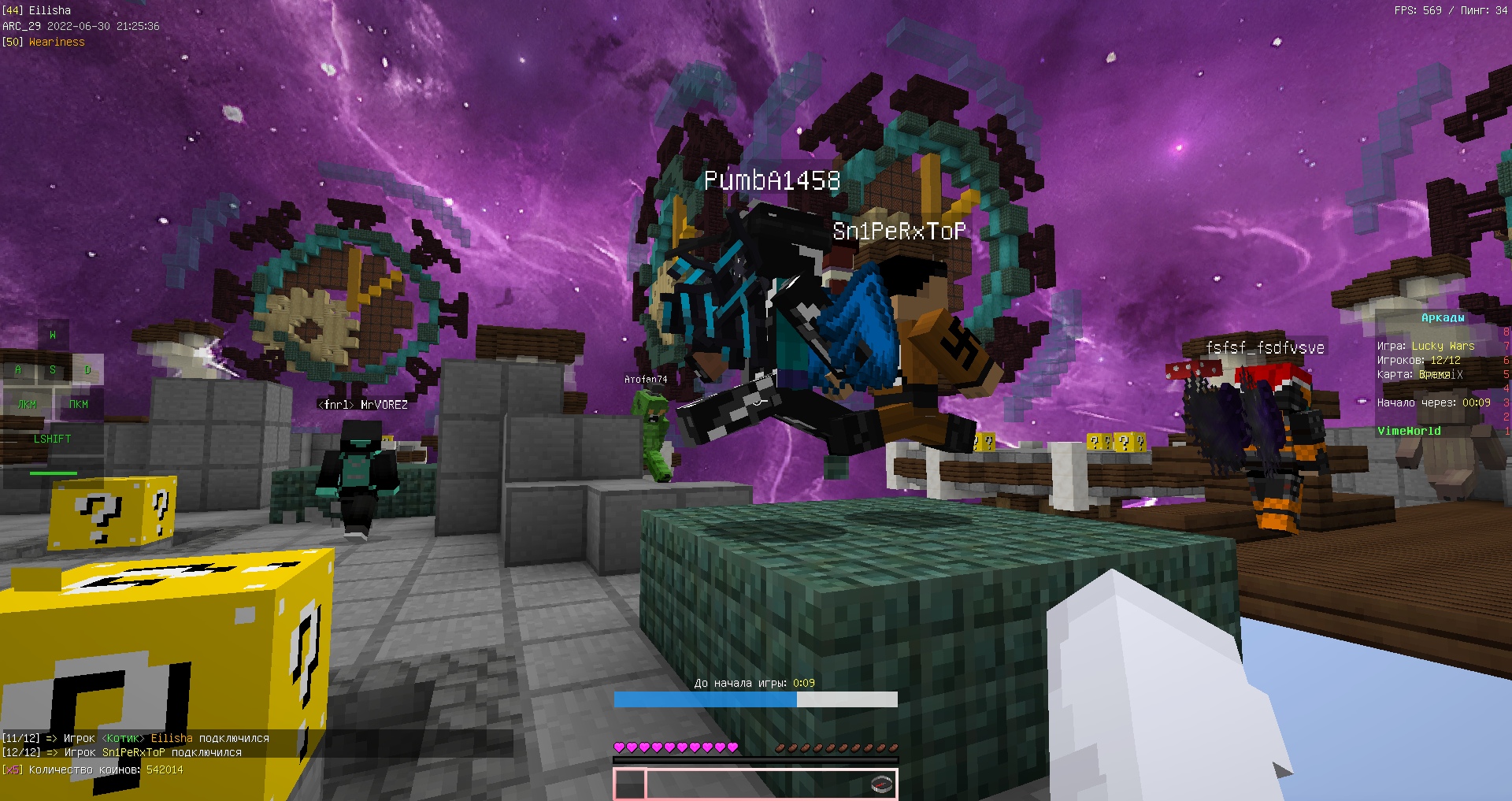1512x801 pixels.
Task: Click the VimeWorld label on the sidebar
Action: click(1408, 431)
